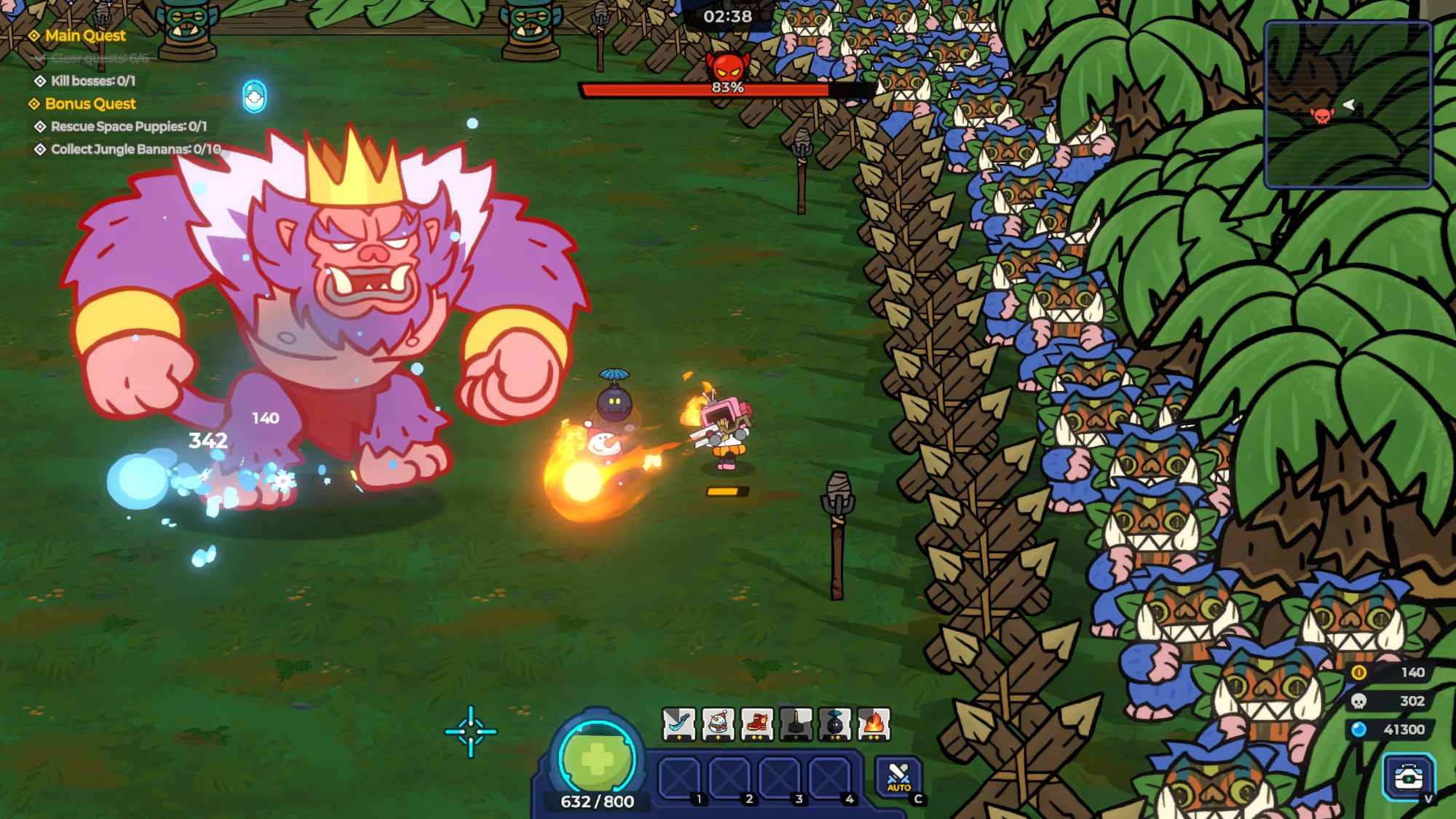Select the Collect Jungle Bananas objective

pyautogui.click(x=135, y=149)
